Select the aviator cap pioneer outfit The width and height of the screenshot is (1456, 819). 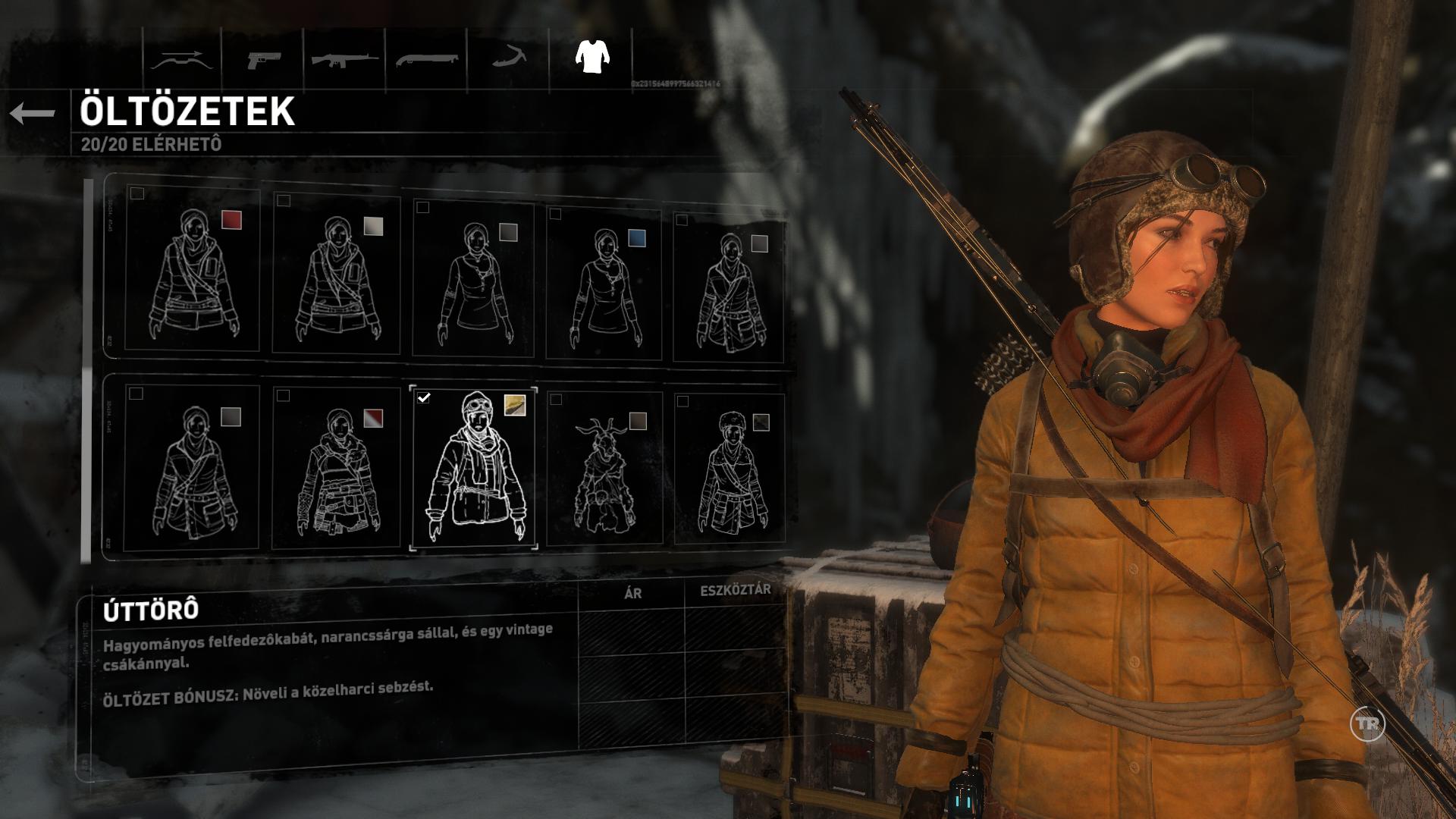pyautogui.click(x=474, y=469)
